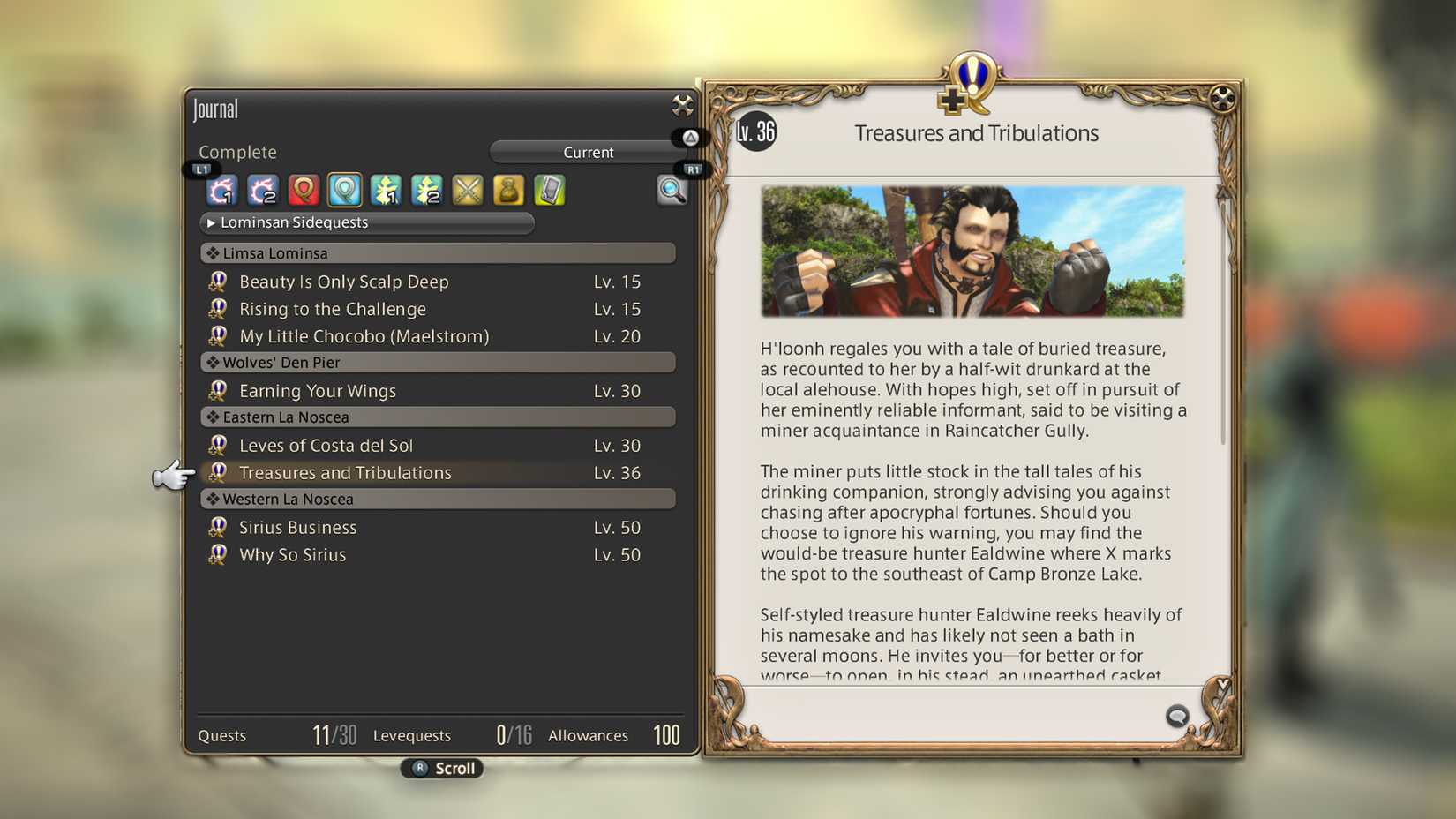Open the Journal settings gear icon
The image size is (1456, 819).
coord(681,106)
